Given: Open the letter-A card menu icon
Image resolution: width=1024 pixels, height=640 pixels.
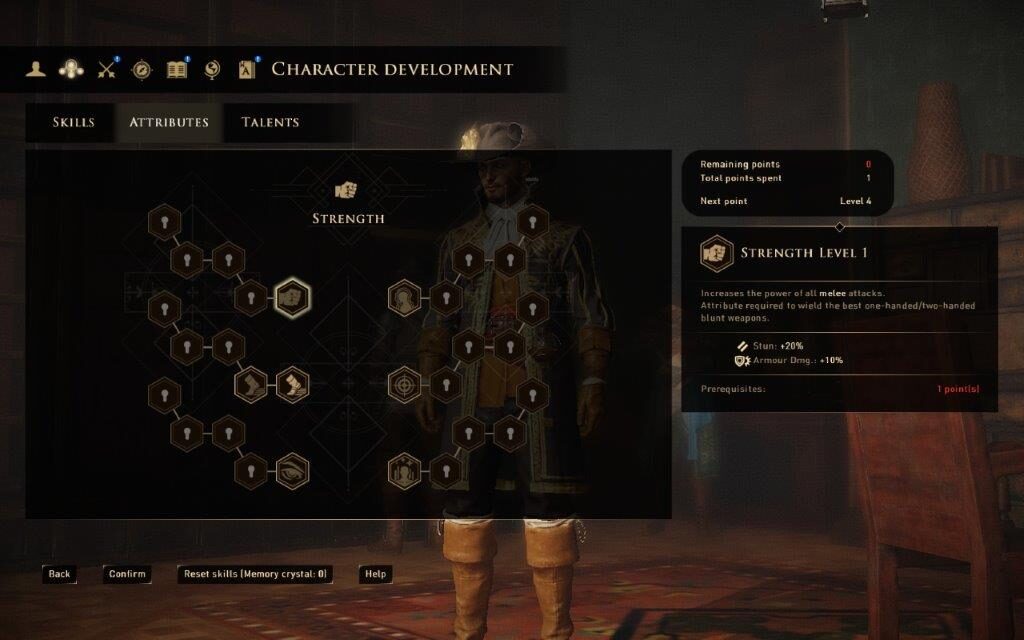Looking at the screenshot, I should click(247, 69).
